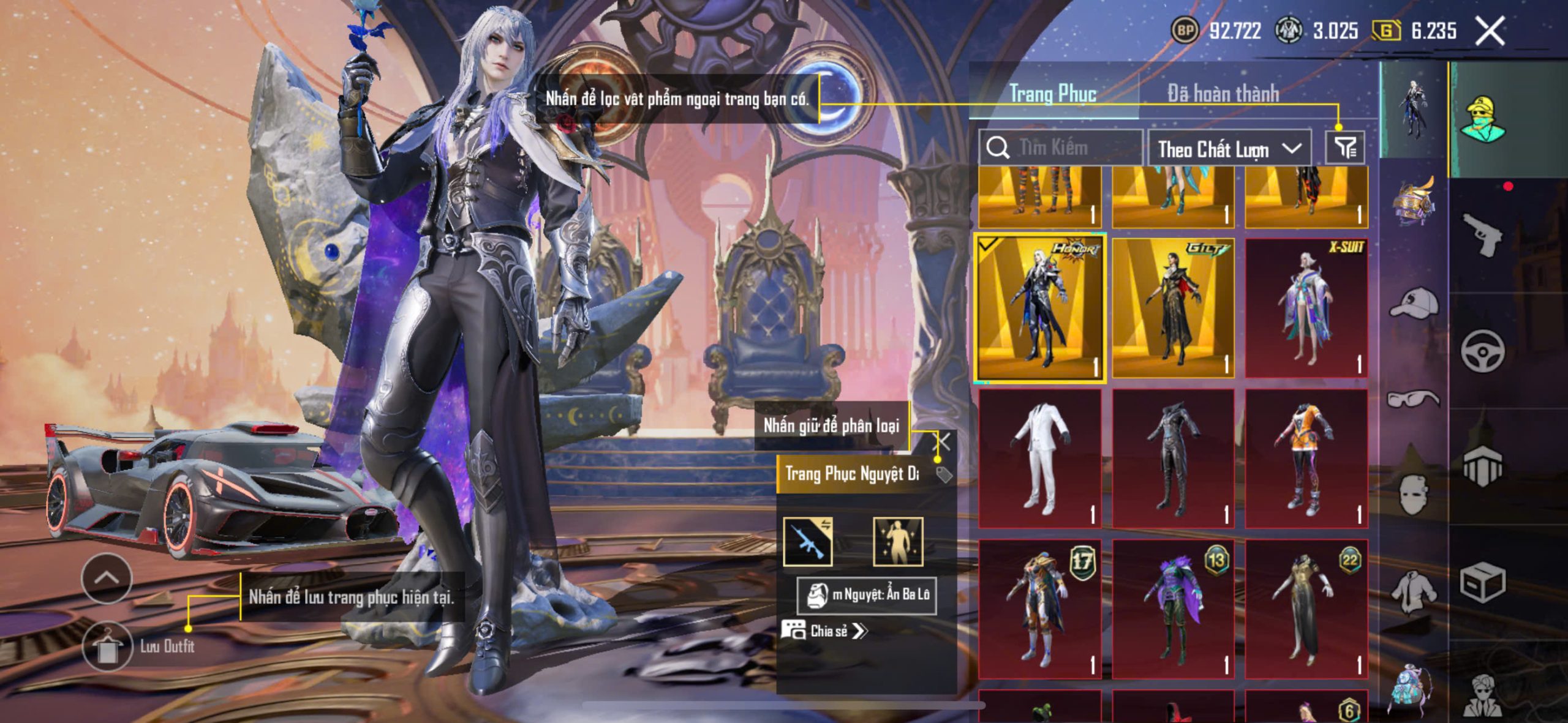Toggle the owned-items filter funnel icon
The width and height of the screenshot is (1568, 723).
pyautogui.click(x=1345, y=148)
